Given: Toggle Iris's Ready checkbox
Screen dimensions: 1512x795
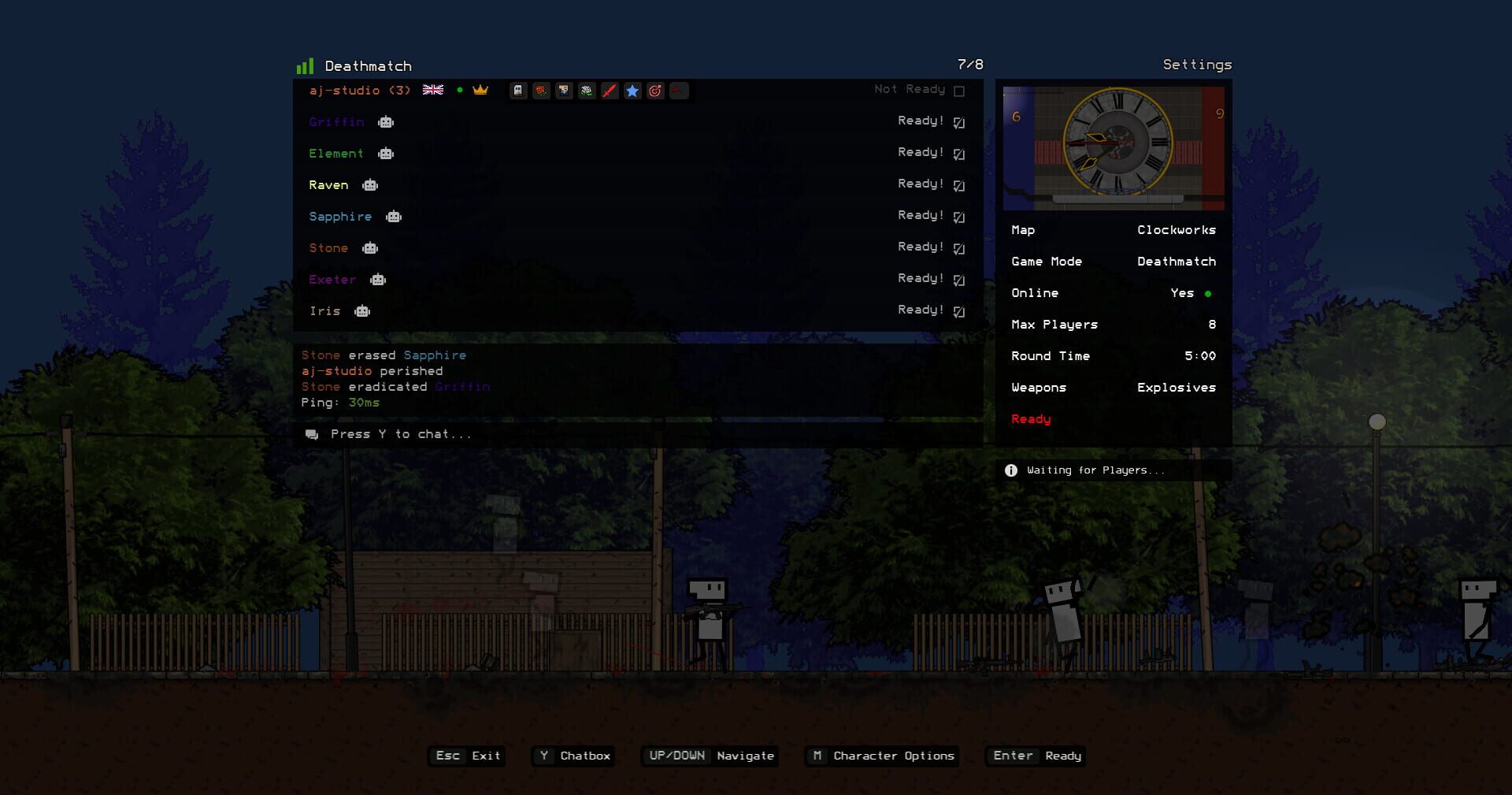Looking at the screenshot, I should [958, 310].
